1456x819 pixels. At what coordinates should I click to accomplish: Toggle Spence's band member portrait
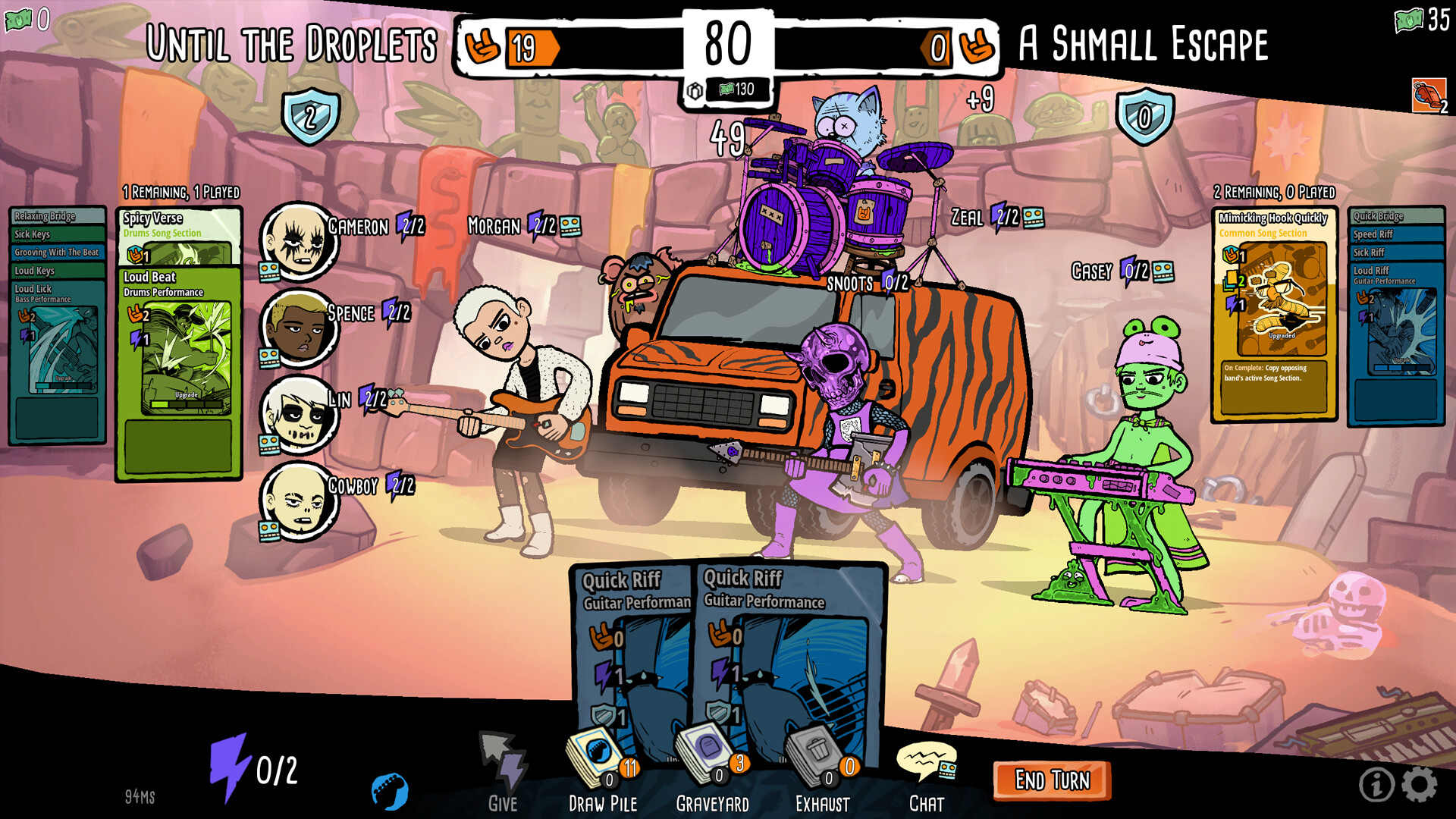coord(299,328)
